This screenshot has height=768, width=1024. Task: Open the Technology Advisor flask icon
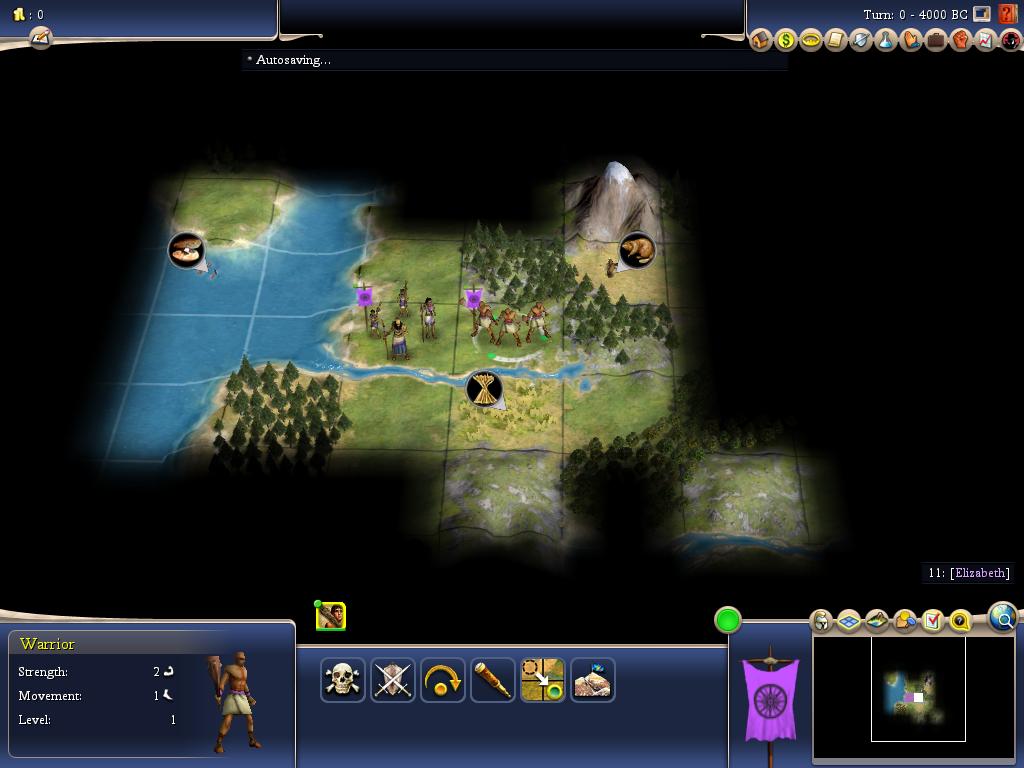[886, 40]
